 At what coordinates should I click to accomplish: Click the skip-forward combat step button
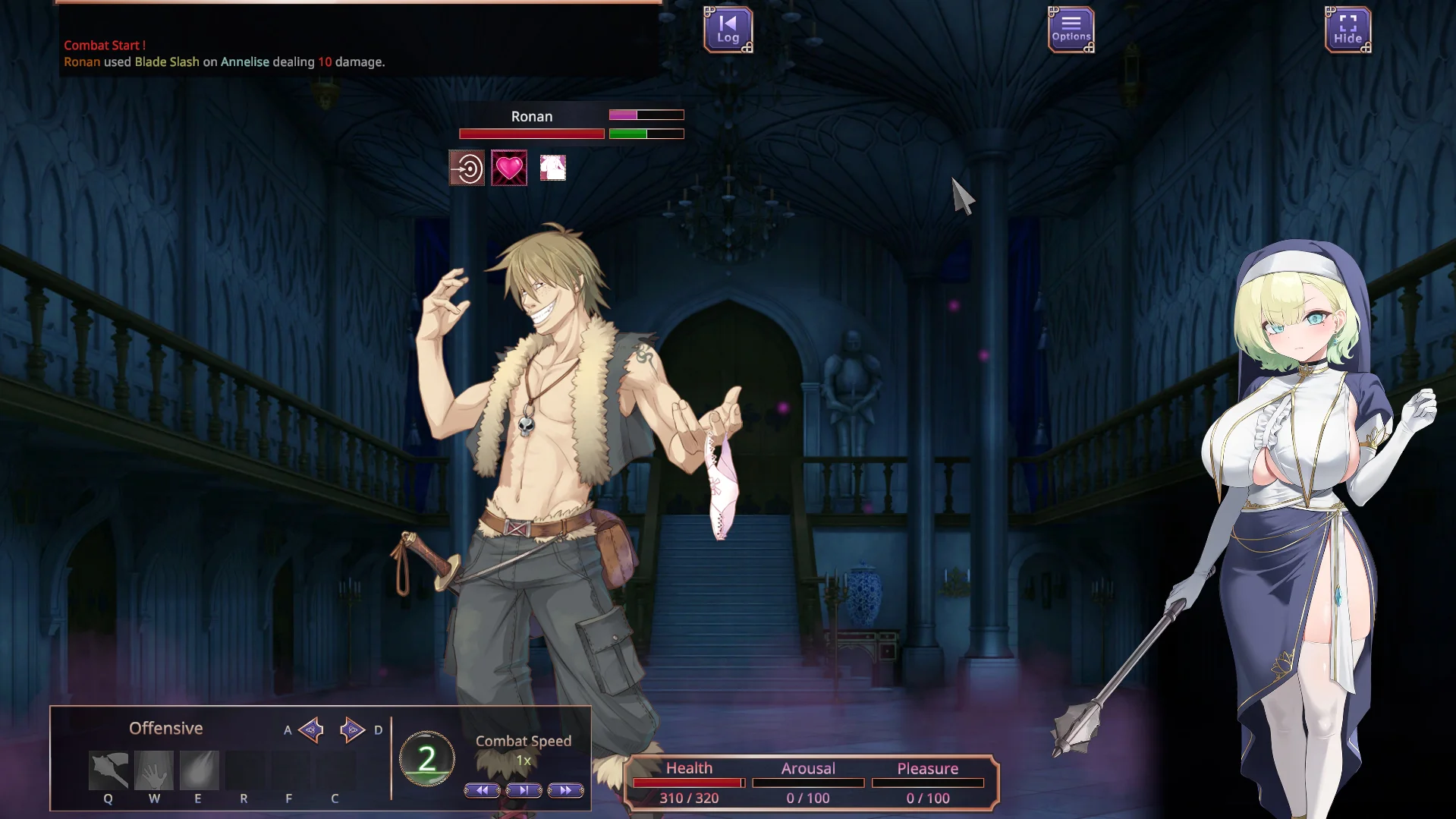point(524,790)
